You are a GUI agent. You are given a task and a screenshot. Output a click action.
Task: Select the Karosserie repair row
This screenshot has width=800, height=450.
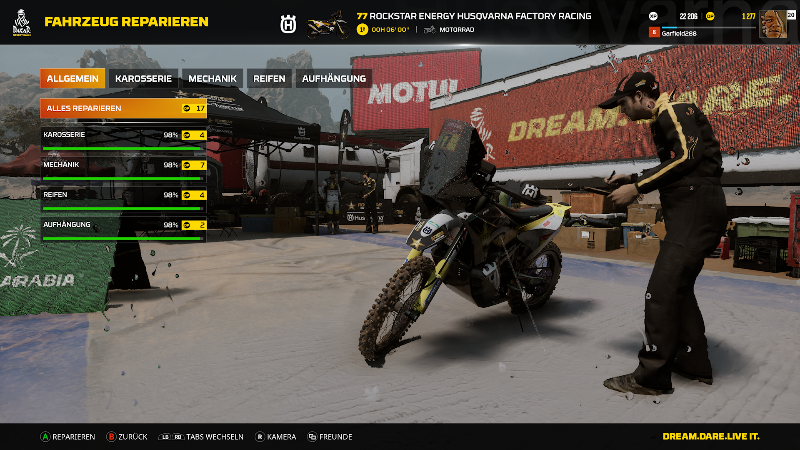[123, 137]
